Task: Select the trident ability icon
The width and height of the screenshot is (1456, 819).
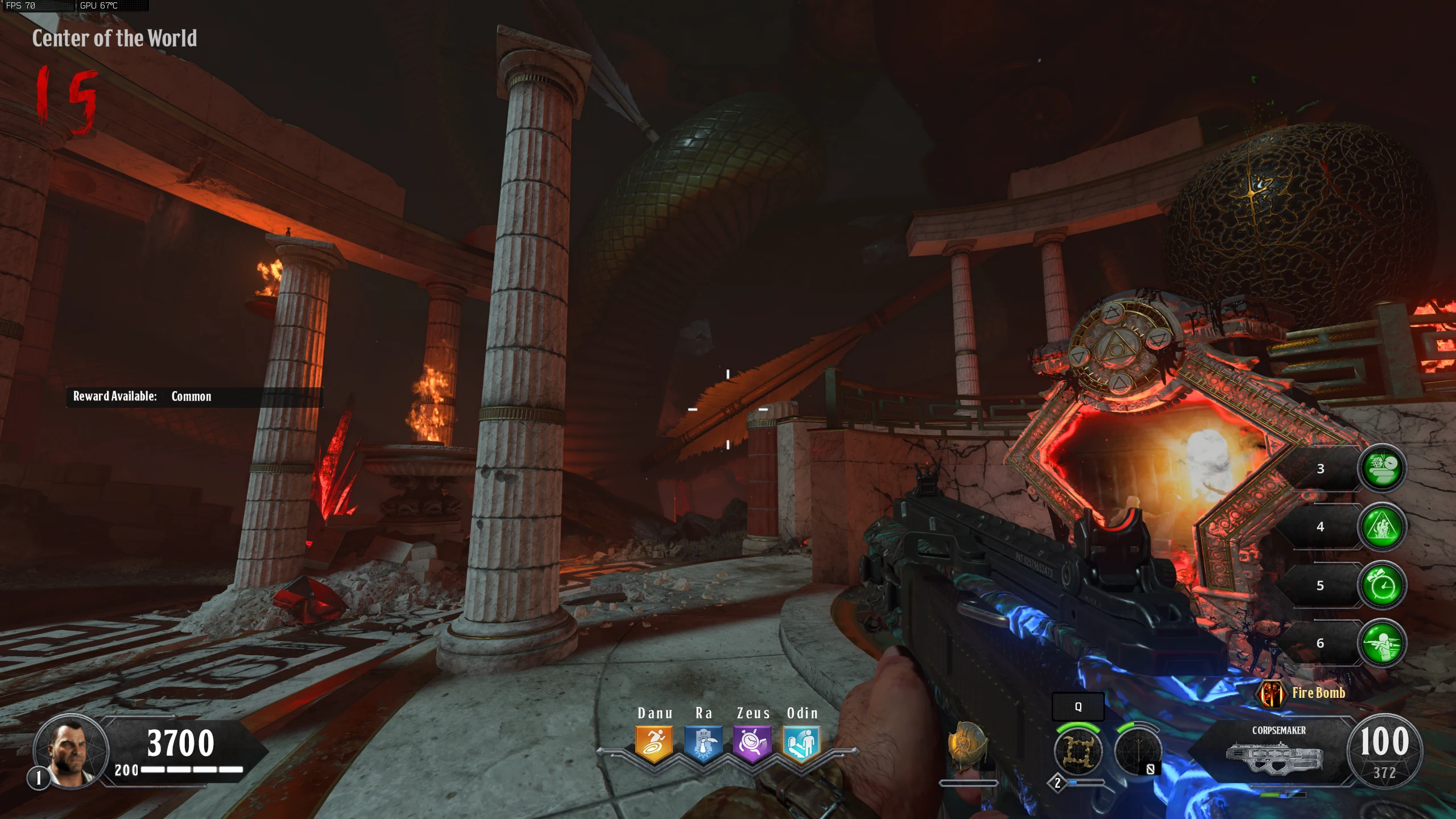Action: [x=1138, y=751]
